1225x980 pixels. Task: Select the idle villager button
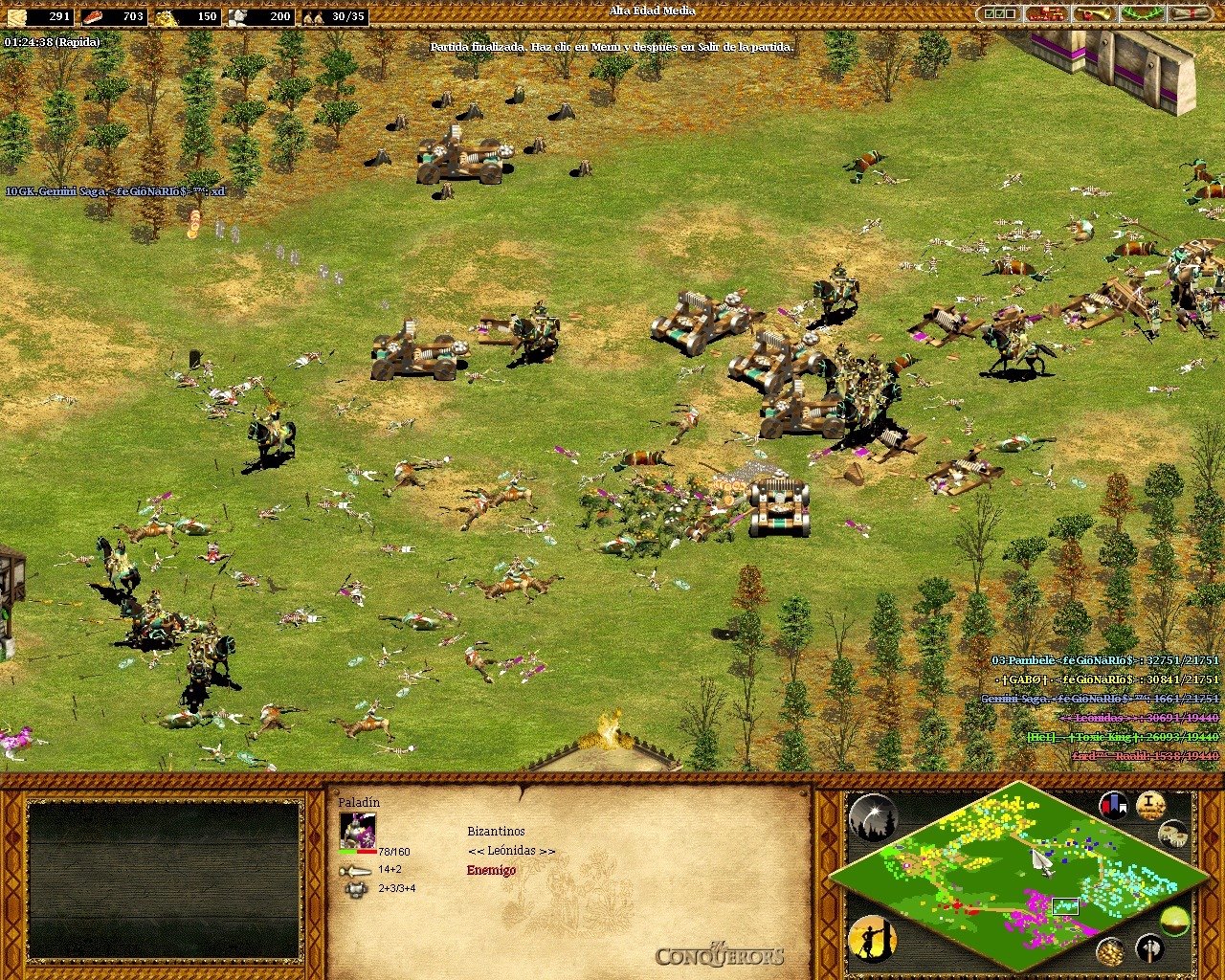coord(872,939)
